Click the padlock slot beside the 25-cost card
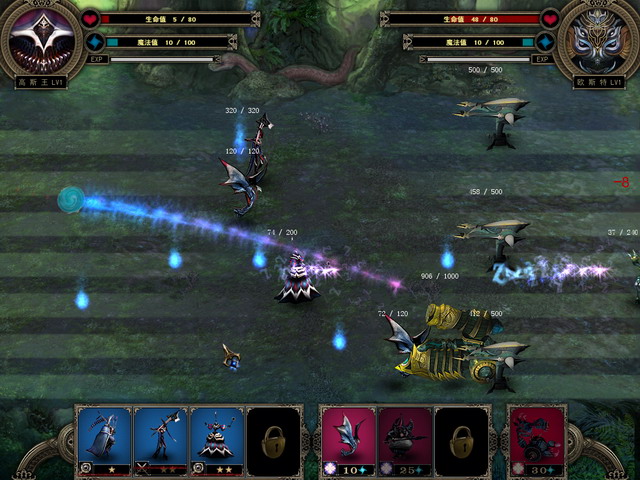Viewport: 640px width, 480px height. point(461,438)
